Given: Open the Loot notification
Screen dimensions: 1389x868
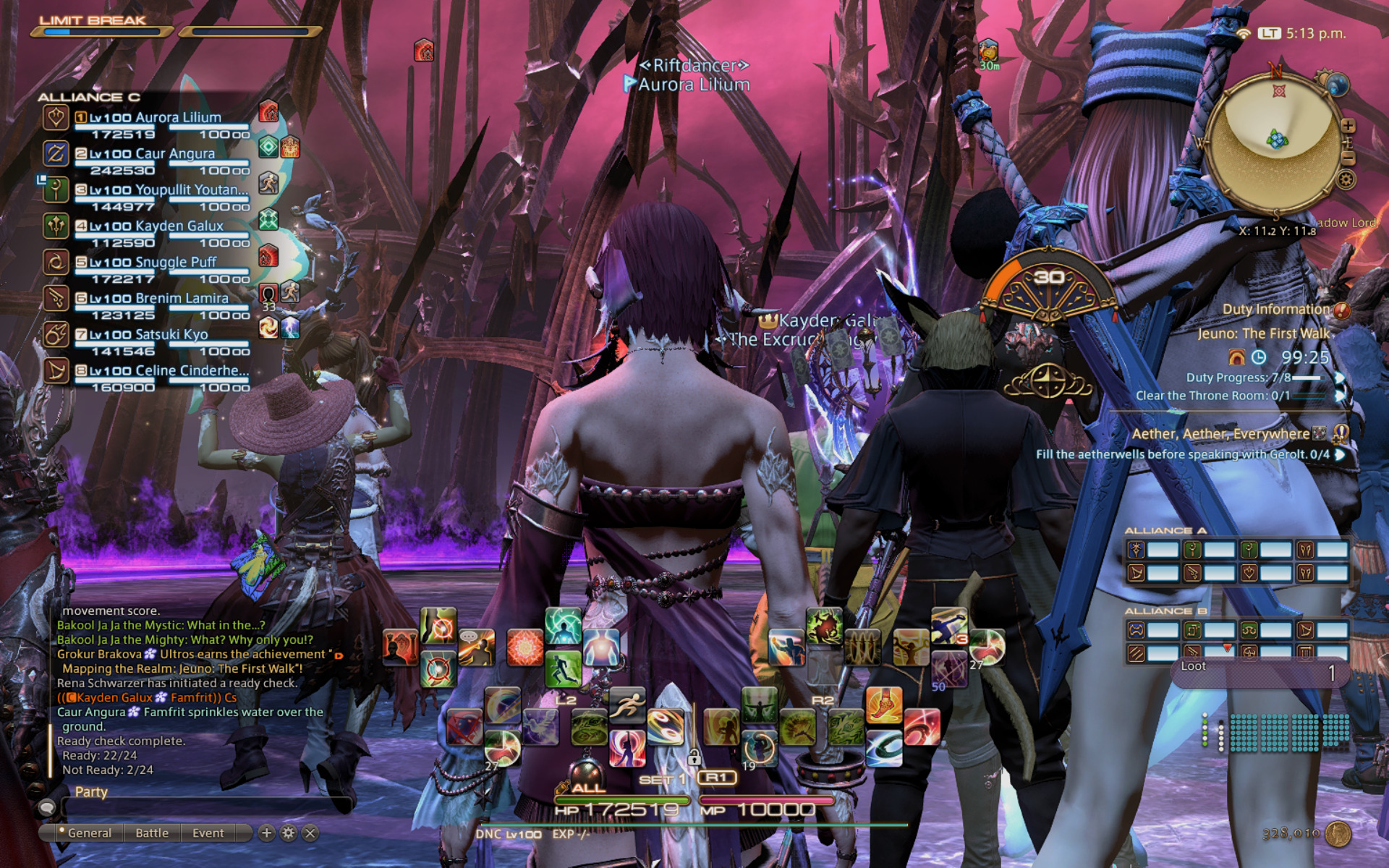Looking at the screenshot, I should (x=1259, y=671).
